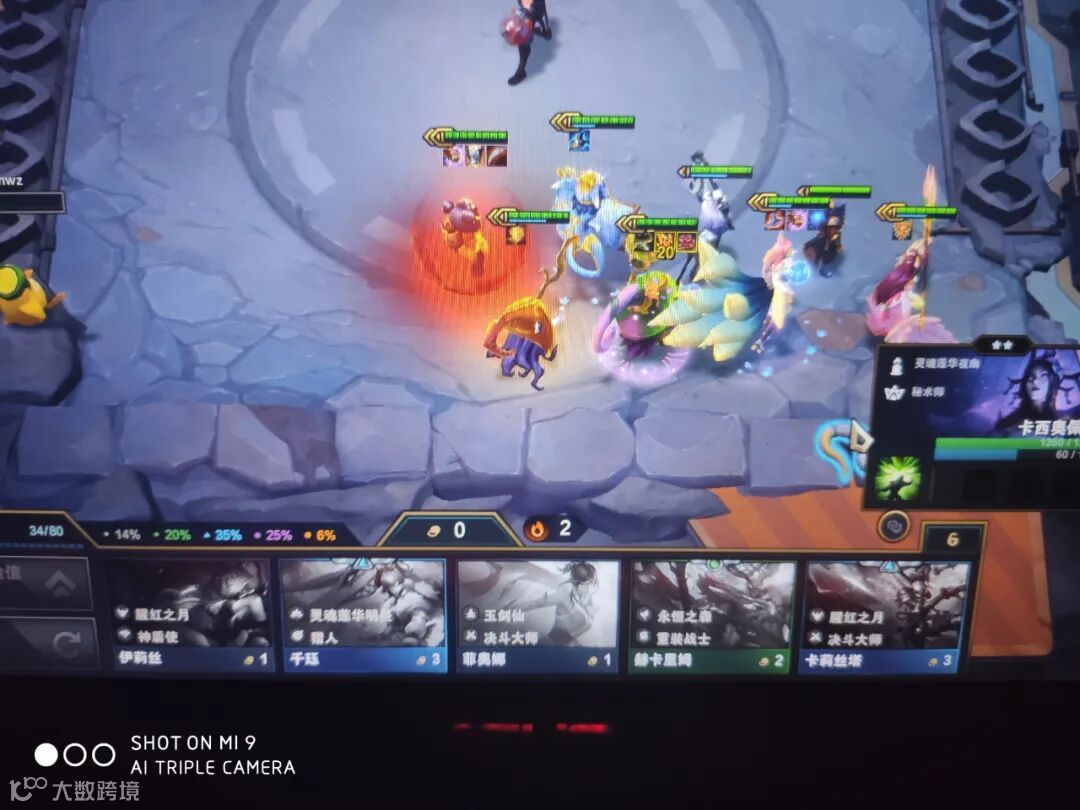Click the 灵魂莲华夜幽 trait in the unit panel
This screenshot has height=810, width=1080.
[947, 366]
